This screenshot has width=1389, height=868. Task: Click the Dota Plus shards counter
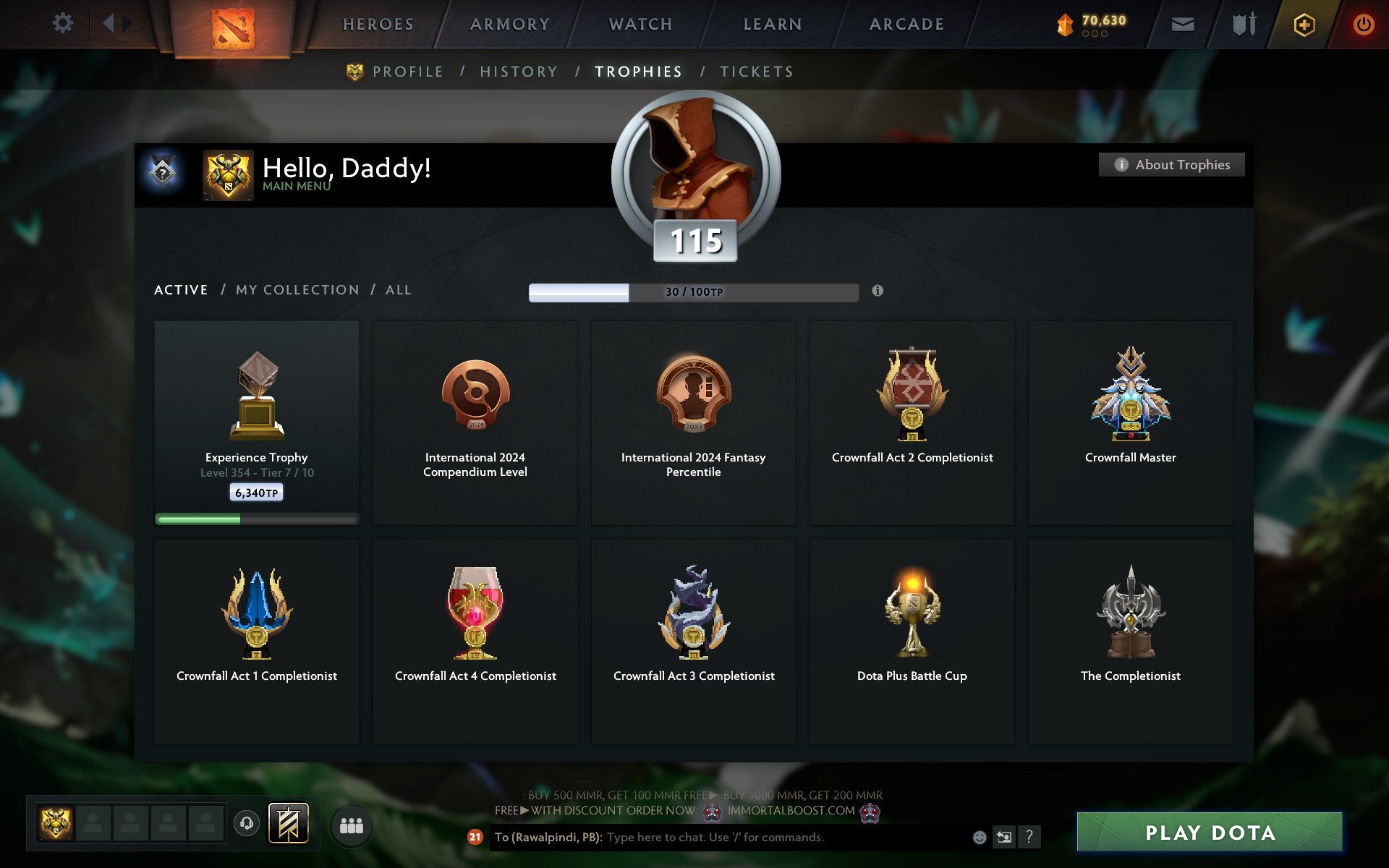1089,22
